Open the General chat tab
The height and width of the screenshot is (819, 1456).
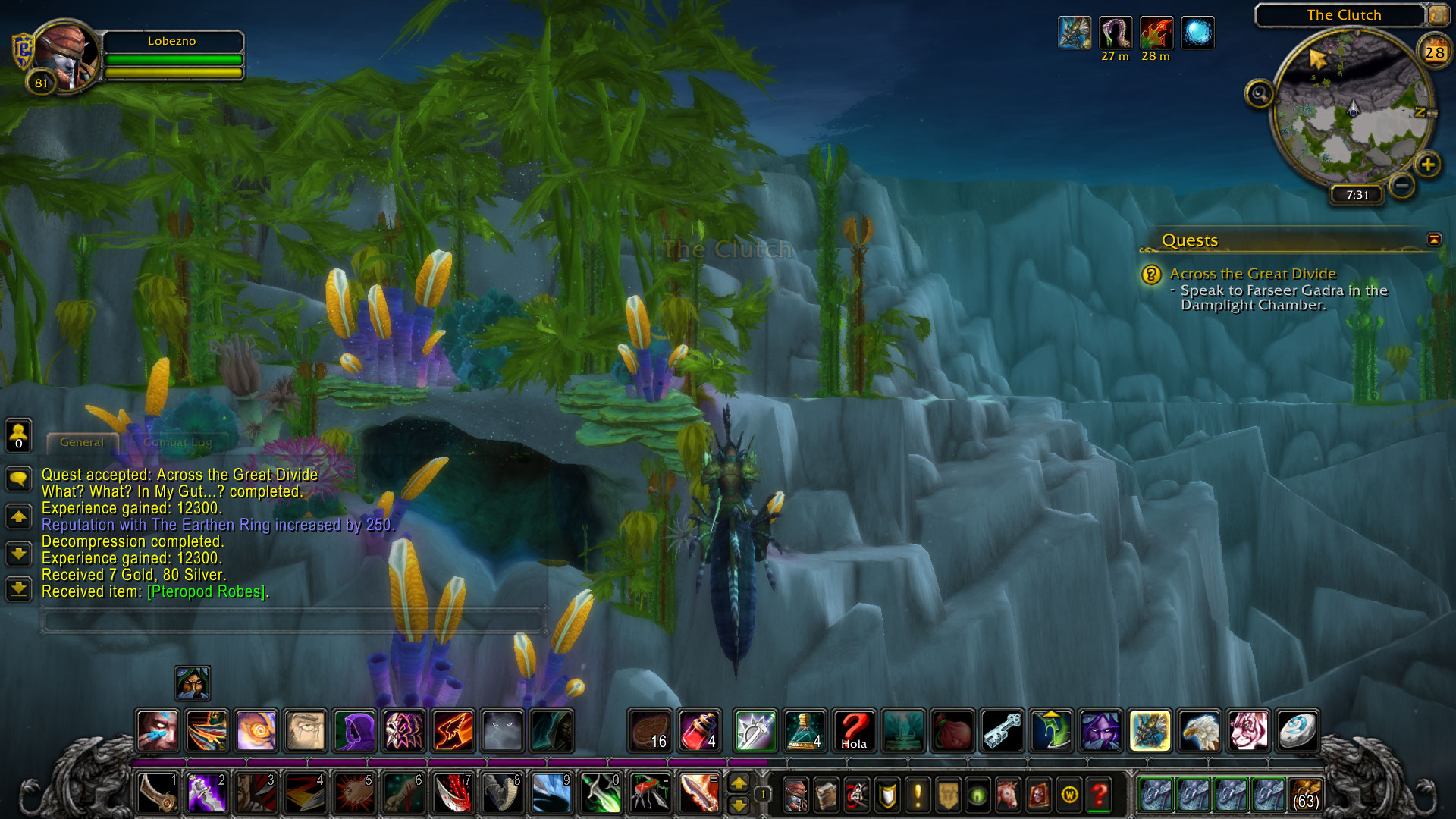82,442
